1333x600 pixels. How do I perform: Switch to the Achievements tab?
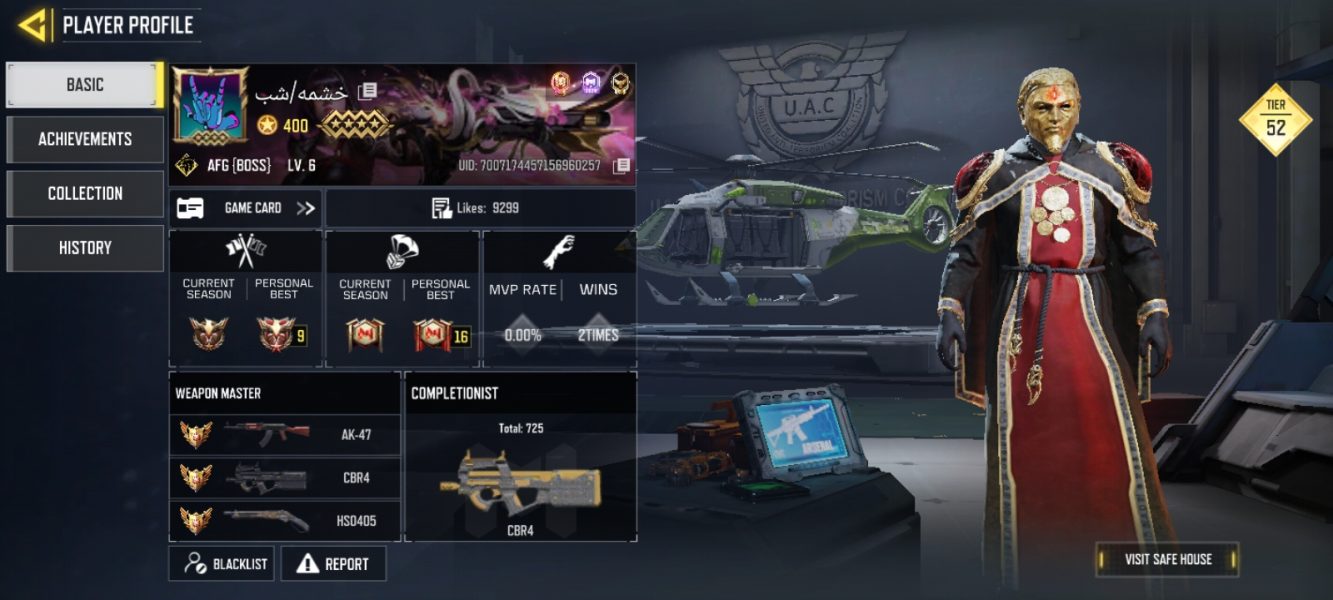click(85, 139)
